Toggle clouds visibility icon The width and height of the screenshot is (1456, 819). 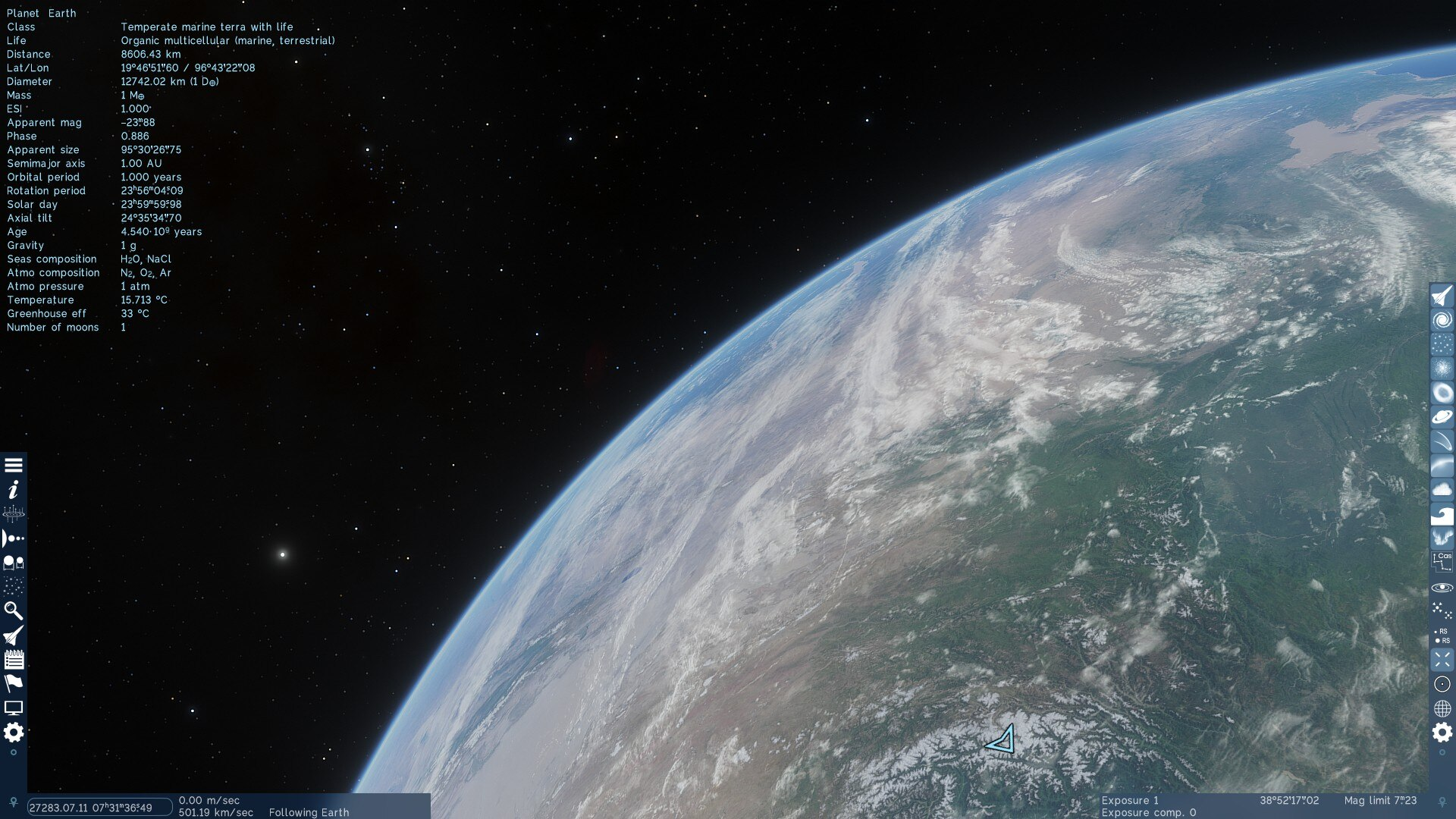tap(1442, 490)
